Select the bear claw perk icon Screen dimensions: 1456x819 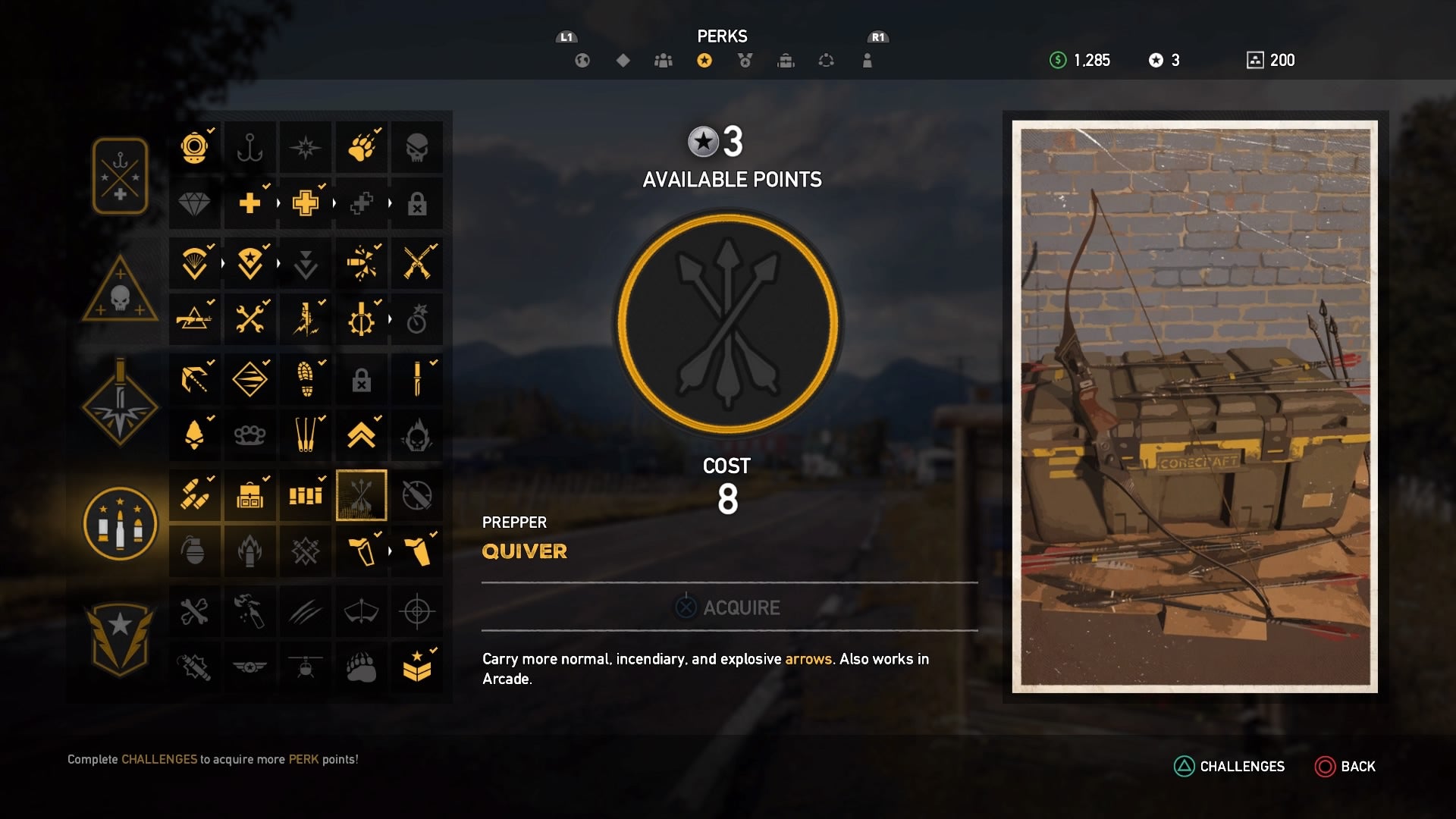362,147
